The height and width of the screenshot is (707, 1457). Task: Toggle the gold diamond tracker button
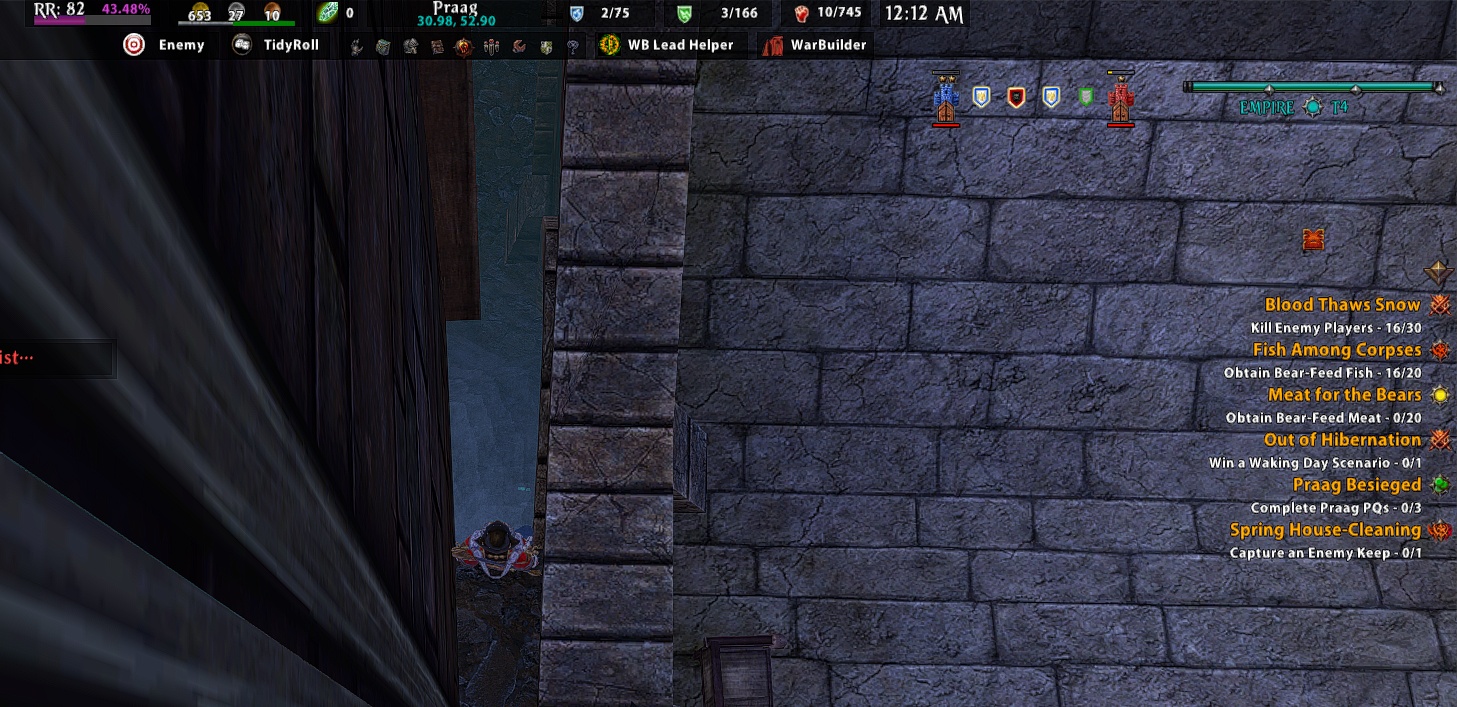point(1438,272)
